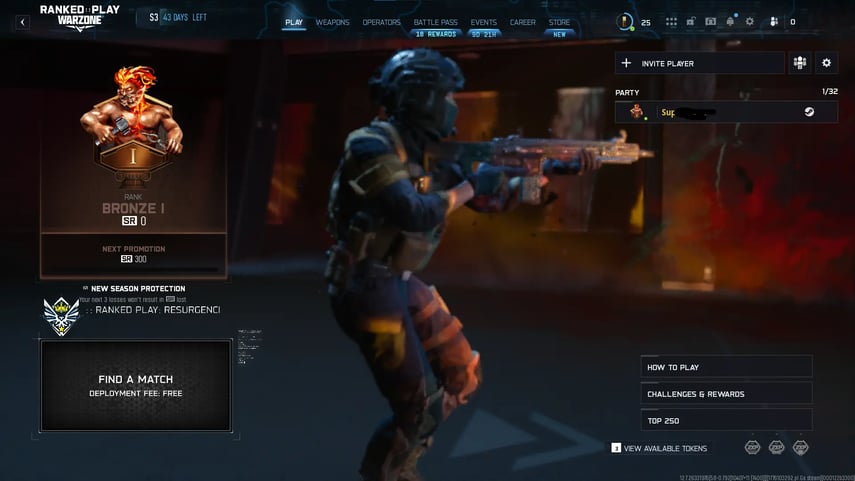
Task: Open the Operators tab
Action: click(x=381, y=22)
